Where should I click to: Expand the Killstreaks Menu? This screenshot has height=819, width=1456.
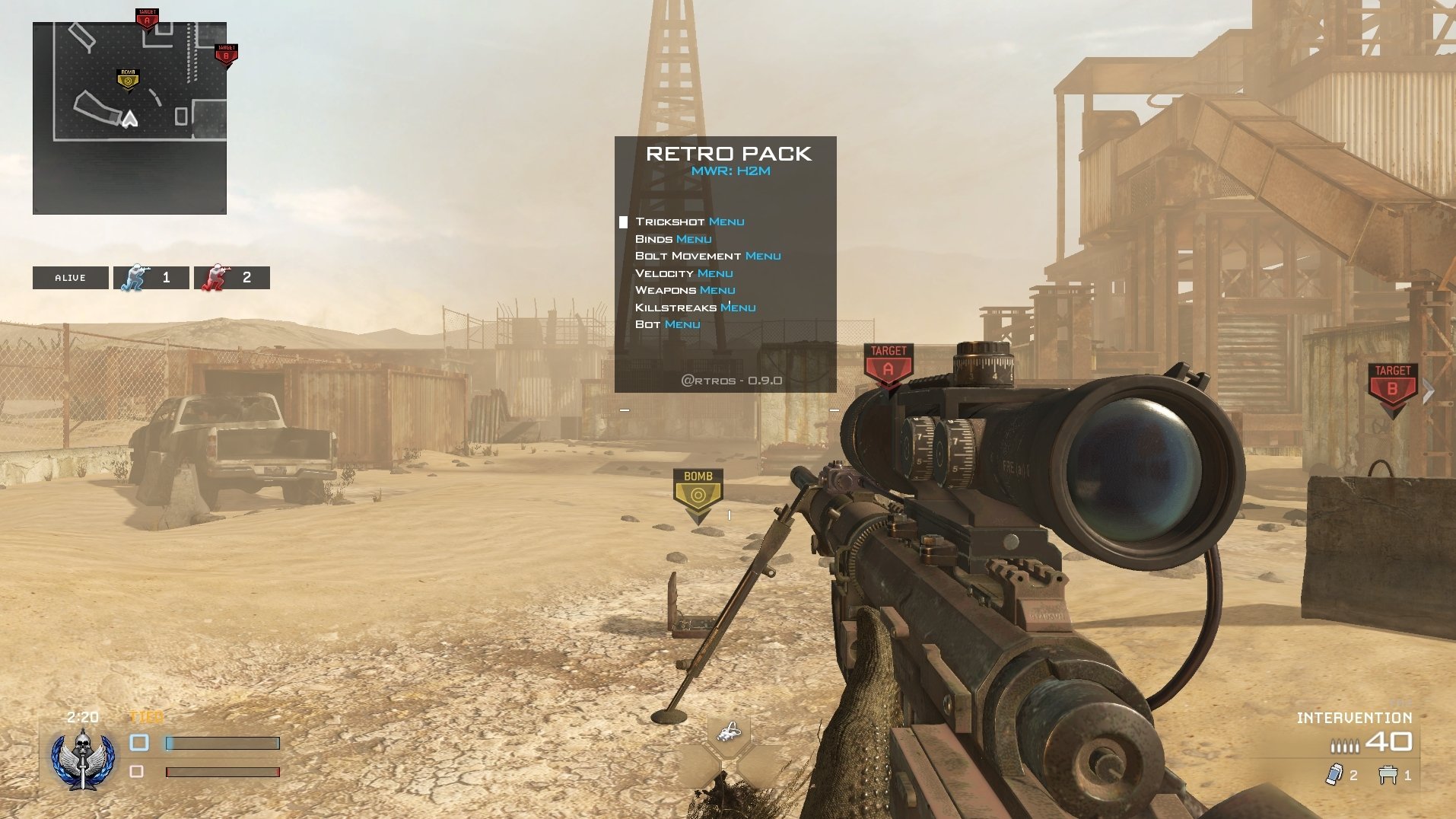point(695,307)
